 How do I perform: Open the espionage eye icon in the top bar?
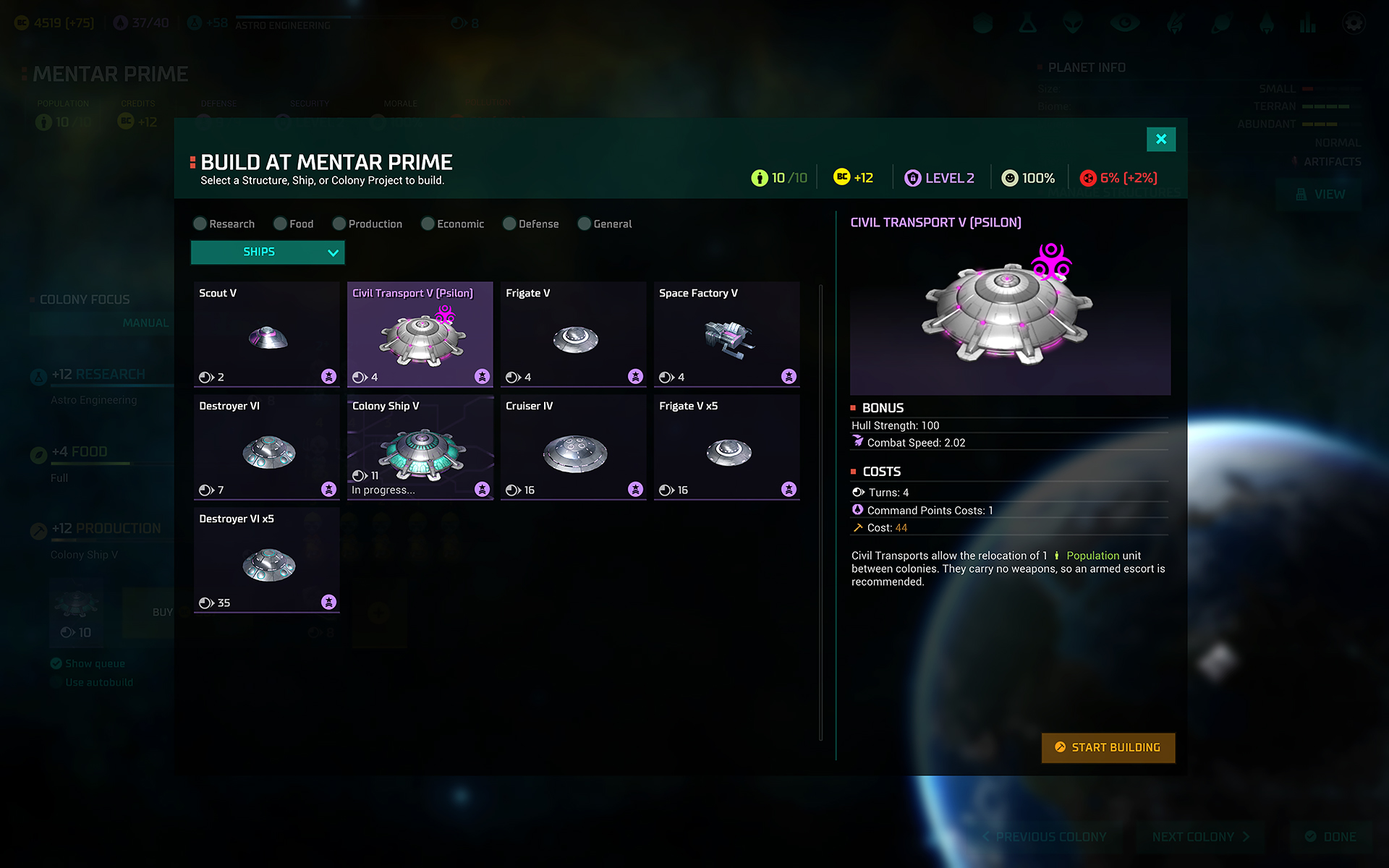tap(1123, 23)
